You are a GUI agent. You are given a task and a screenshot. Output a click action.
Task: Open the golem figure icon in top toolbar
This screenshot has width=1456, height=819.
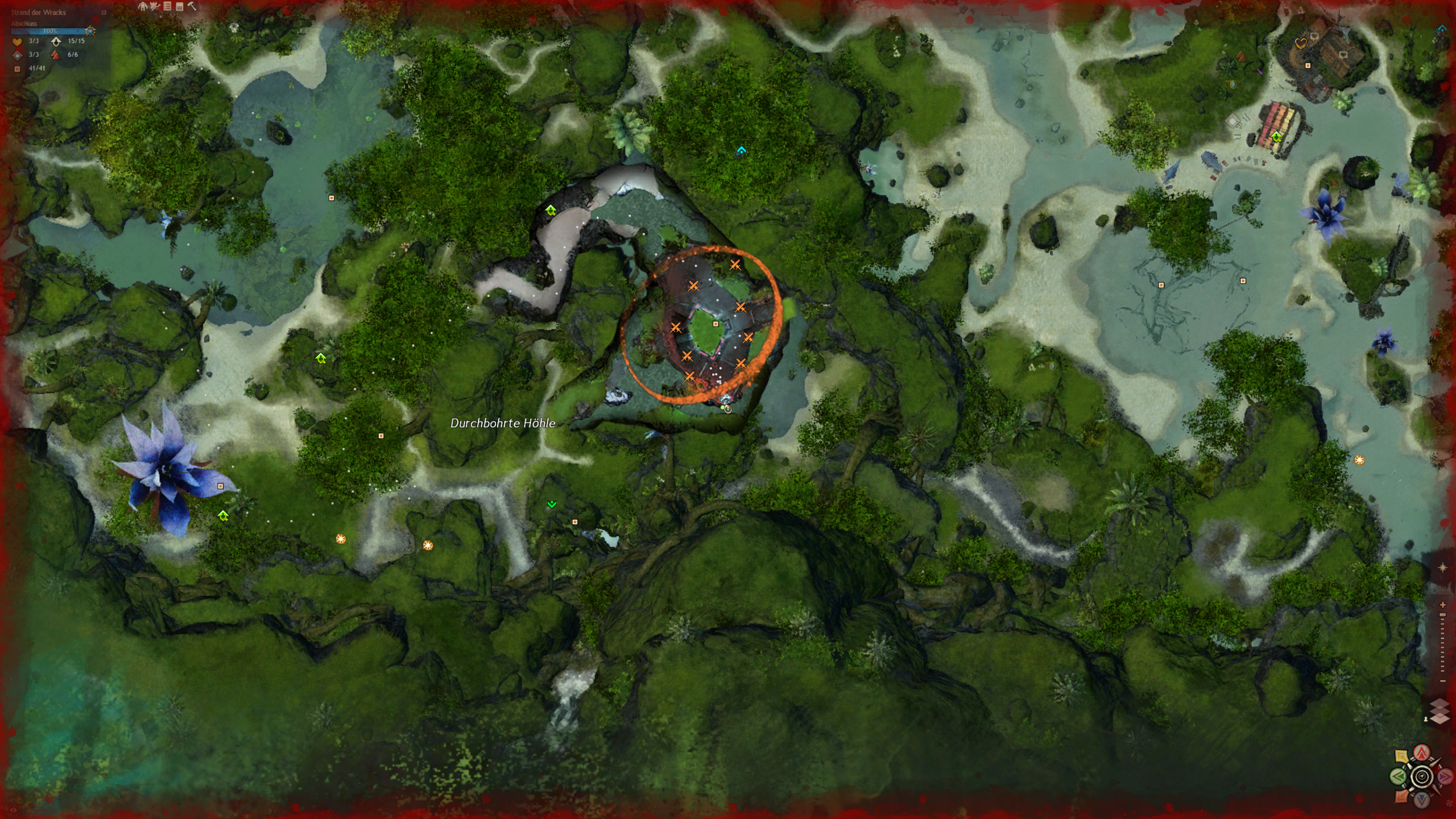(x=143, y=6)
